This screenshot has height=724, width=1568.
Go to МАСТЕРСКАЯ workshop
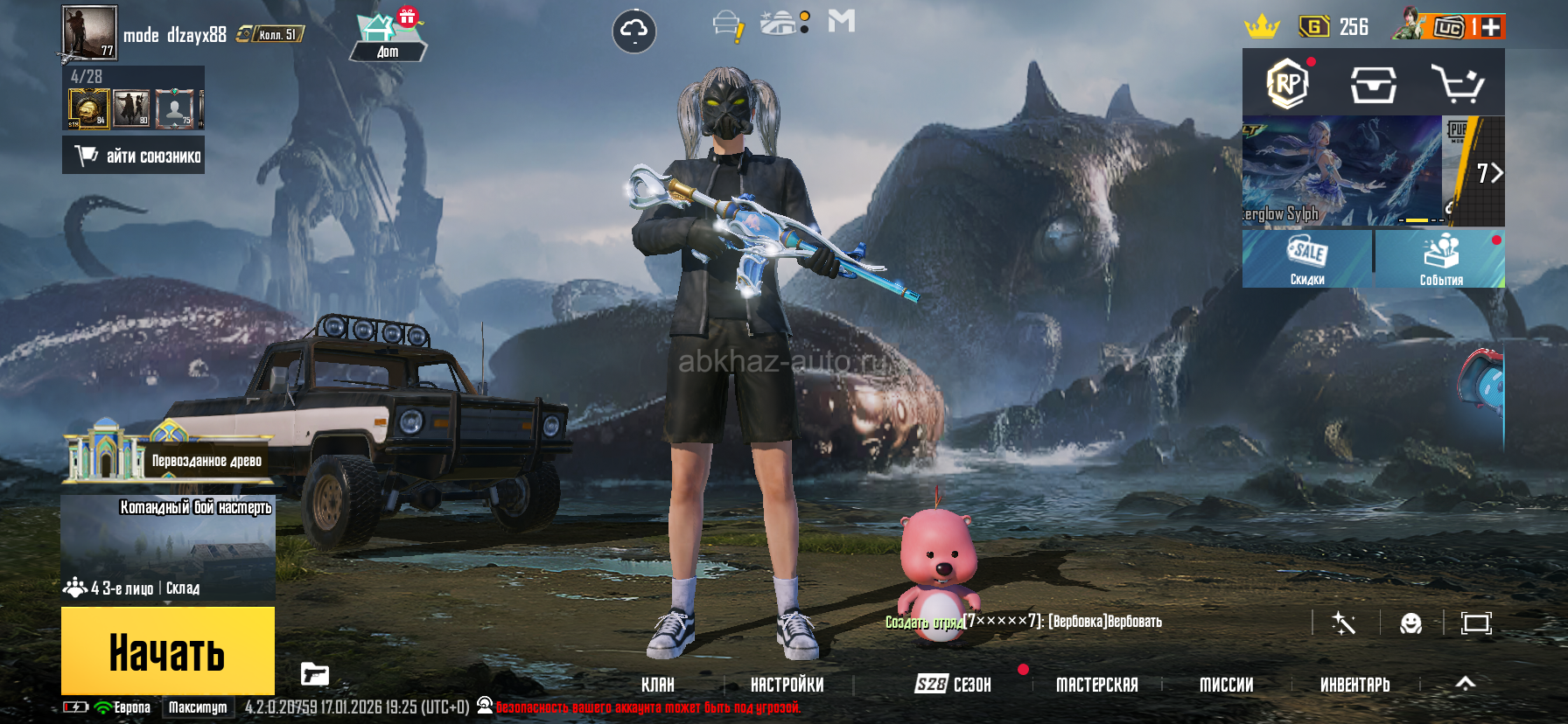click(1096, 685)
